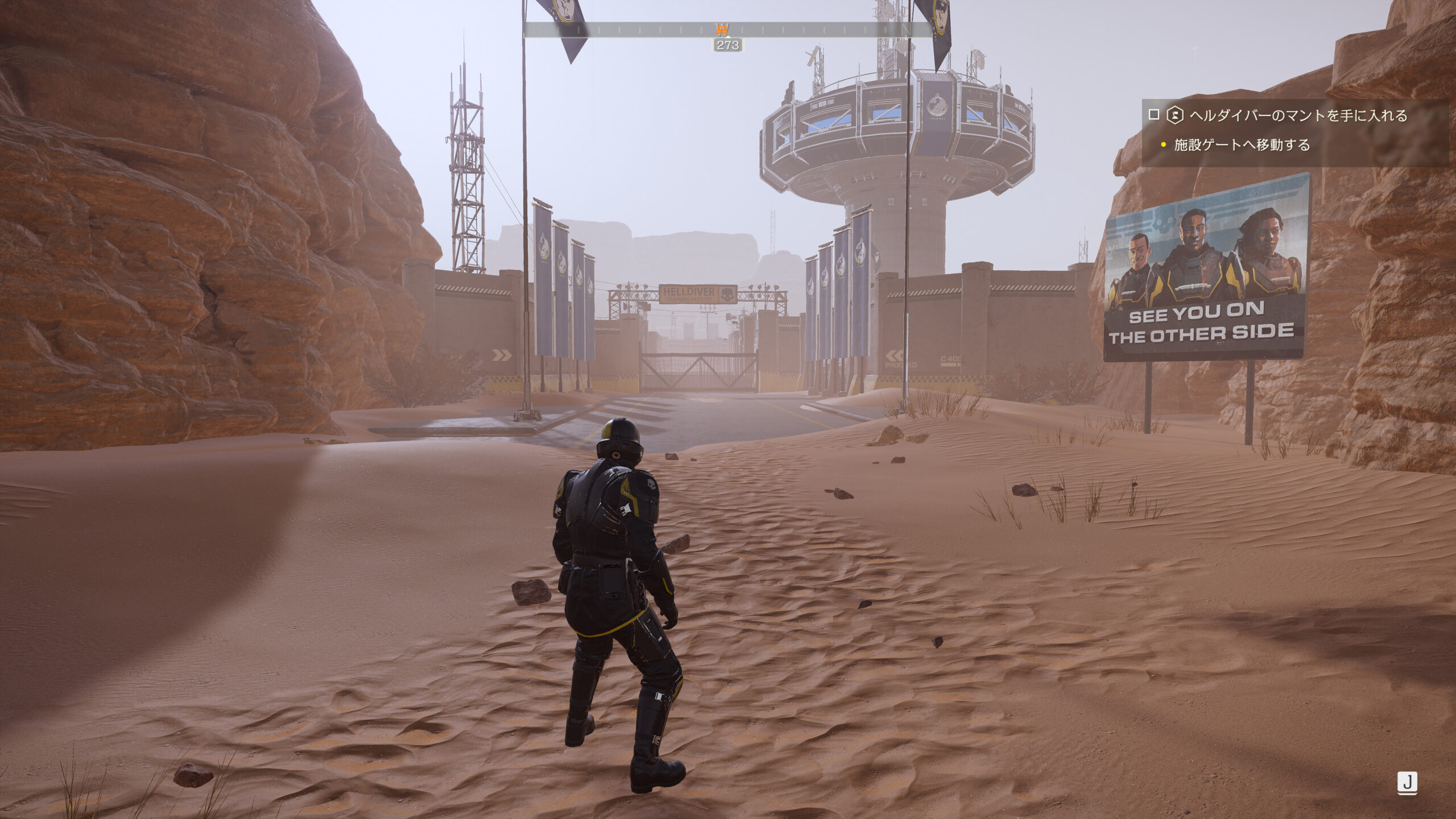Click the 施設ゲートへ移動する sub-objective
The image size is (1456, 819).
[x=1242, y=145]
